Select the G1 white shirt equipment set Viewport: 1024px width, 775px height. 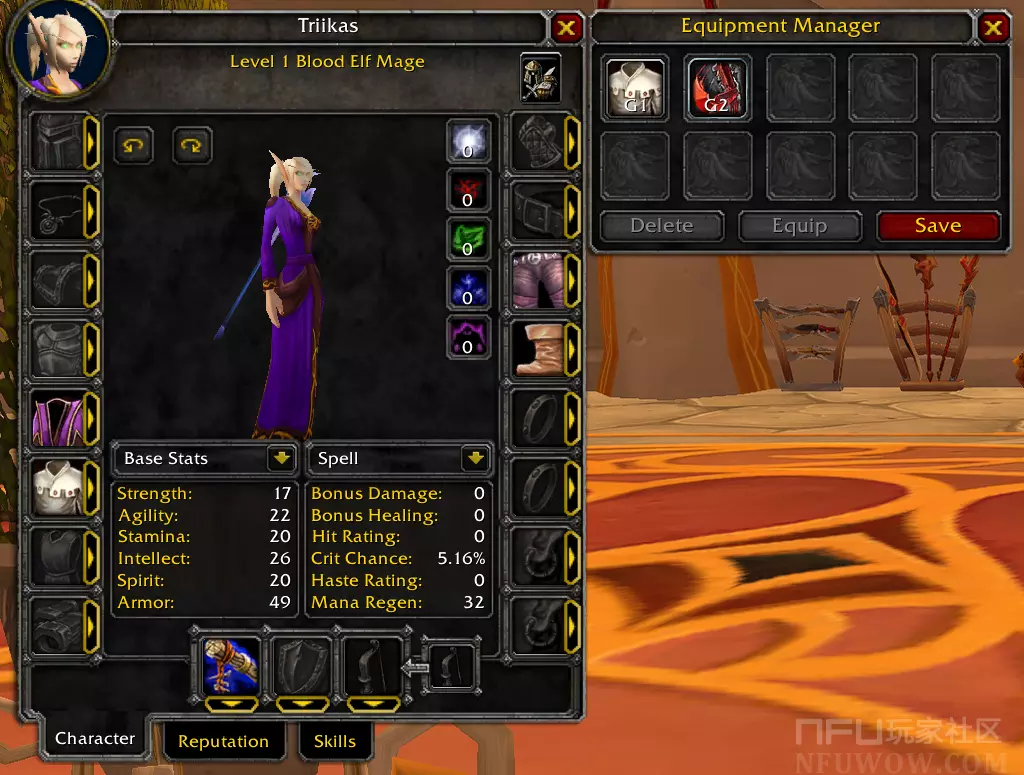coord(636,88)
